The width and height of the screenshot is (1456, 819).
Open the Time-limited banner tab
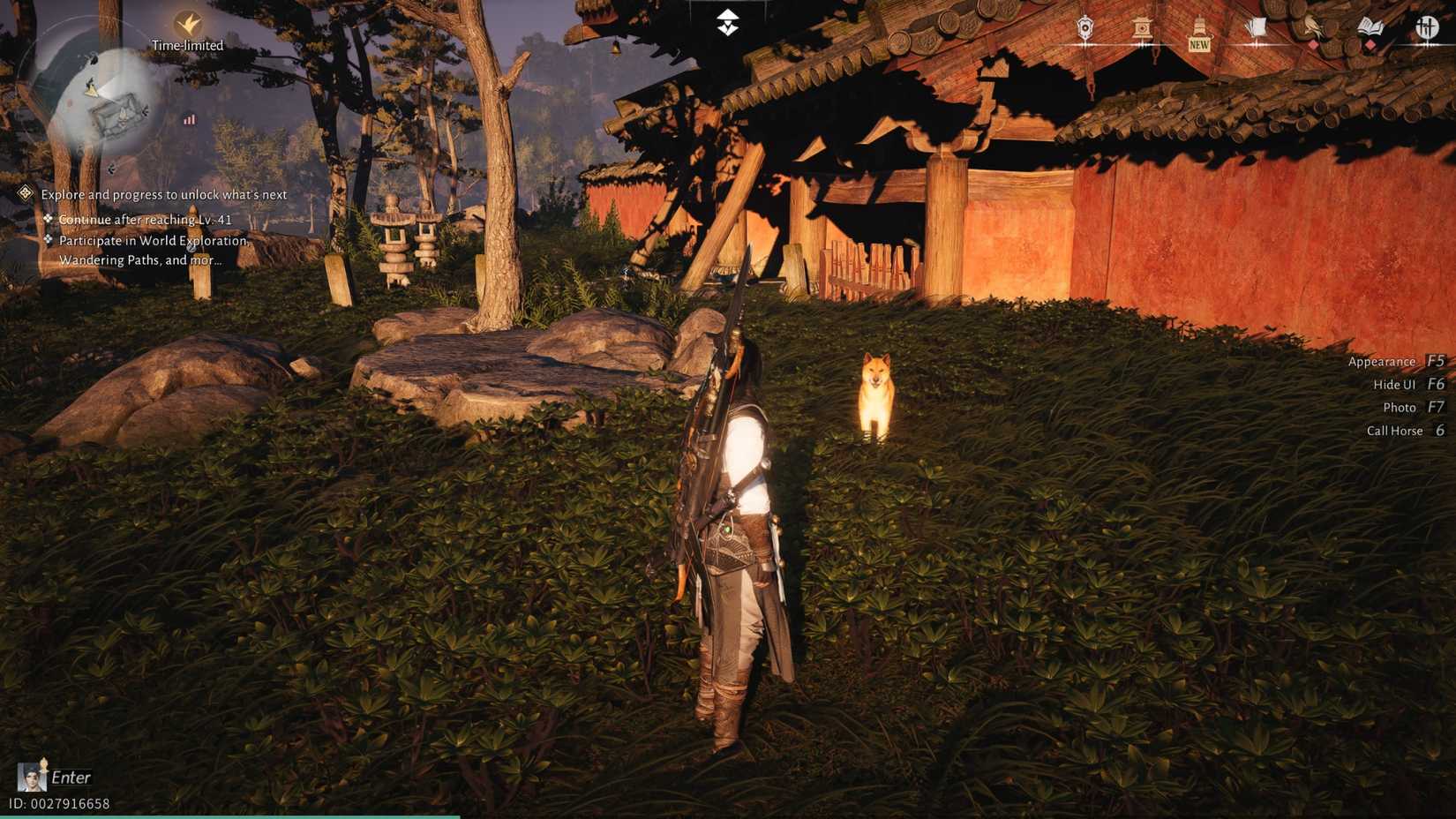(188, 44)
